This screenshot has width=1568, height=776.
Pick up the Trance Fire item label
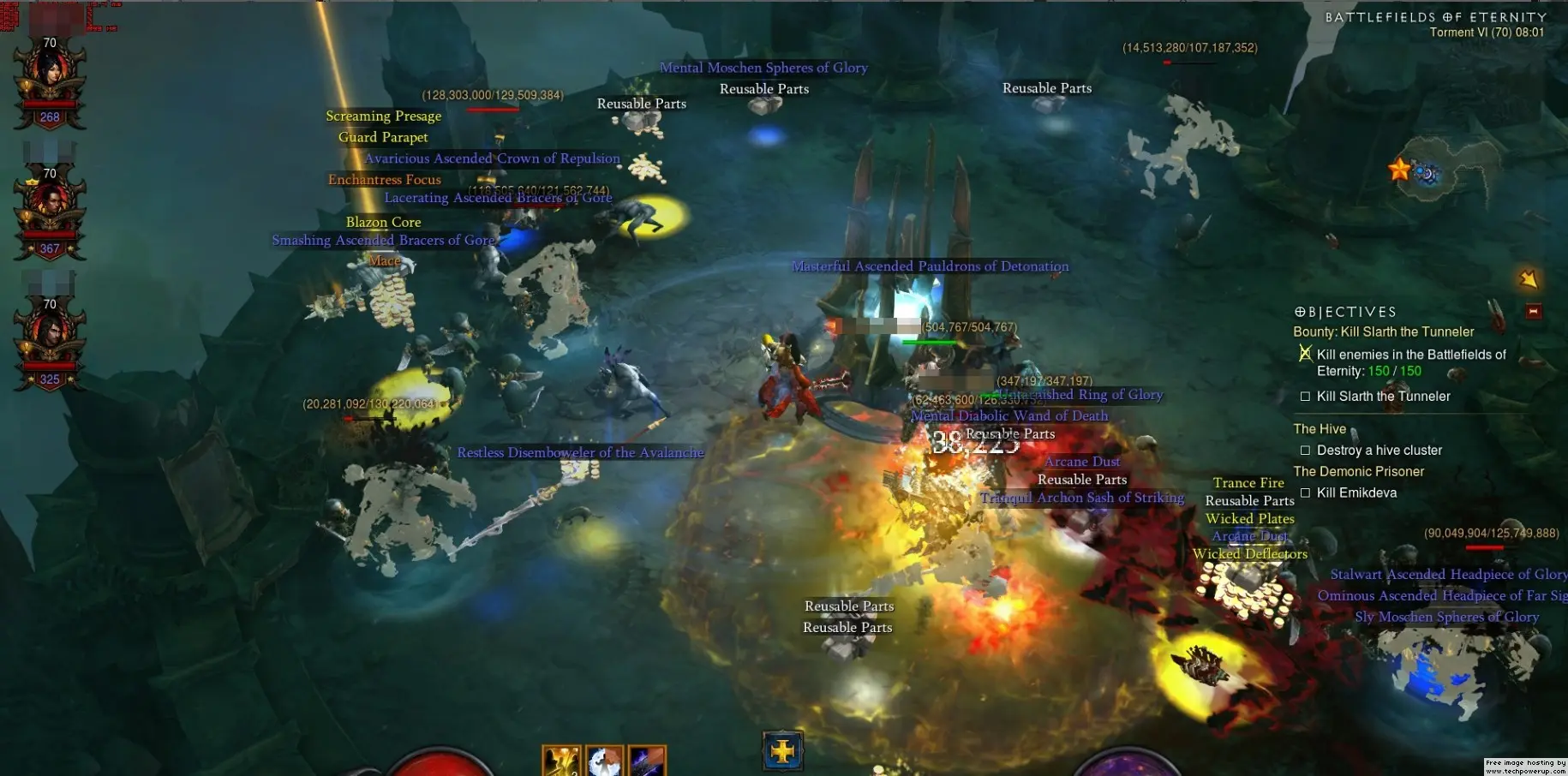1248,483
